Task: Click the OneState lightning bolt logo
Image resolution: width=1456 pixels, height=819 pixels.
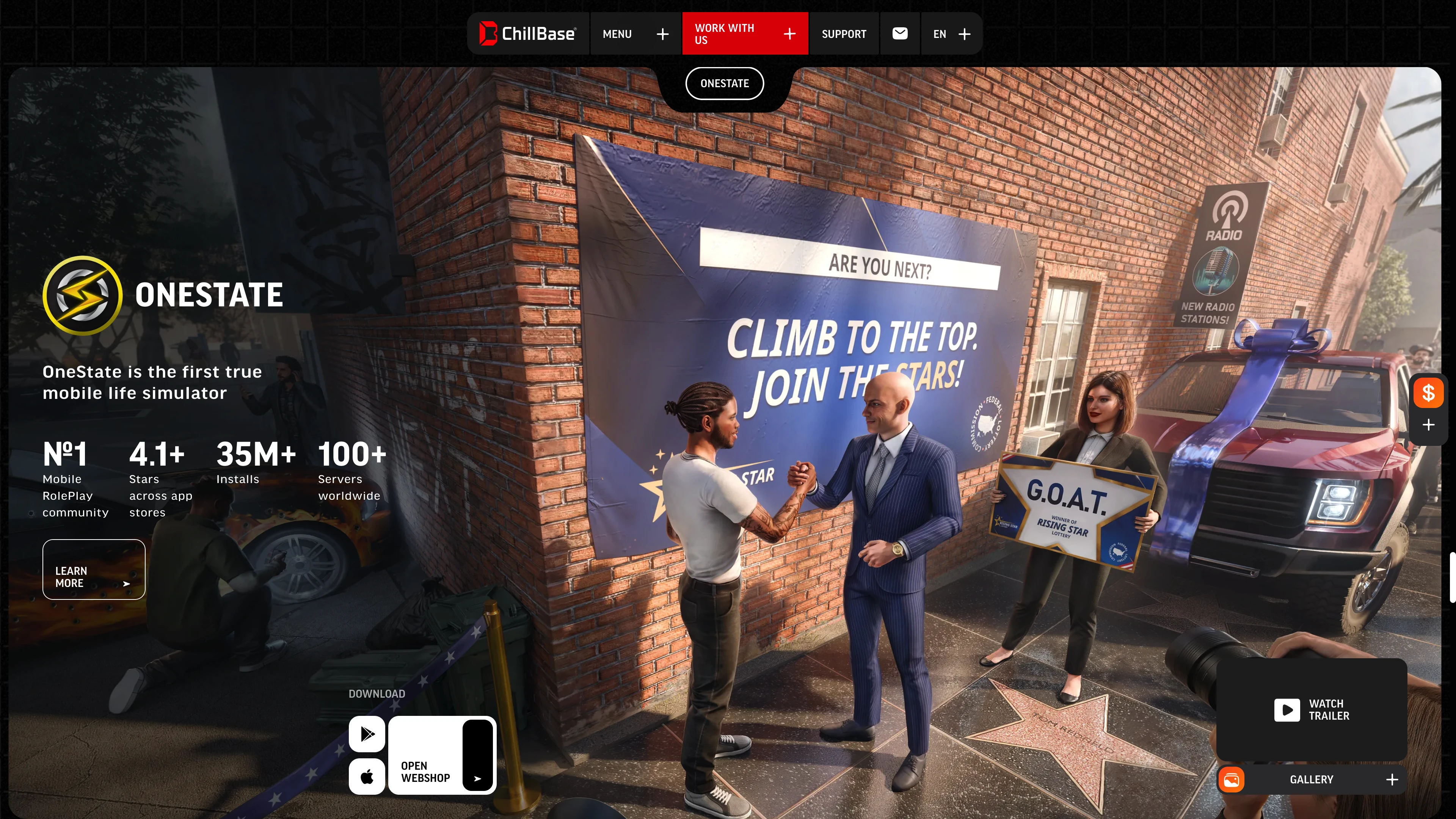Action: pyautogui.click(x=83, y=295)
